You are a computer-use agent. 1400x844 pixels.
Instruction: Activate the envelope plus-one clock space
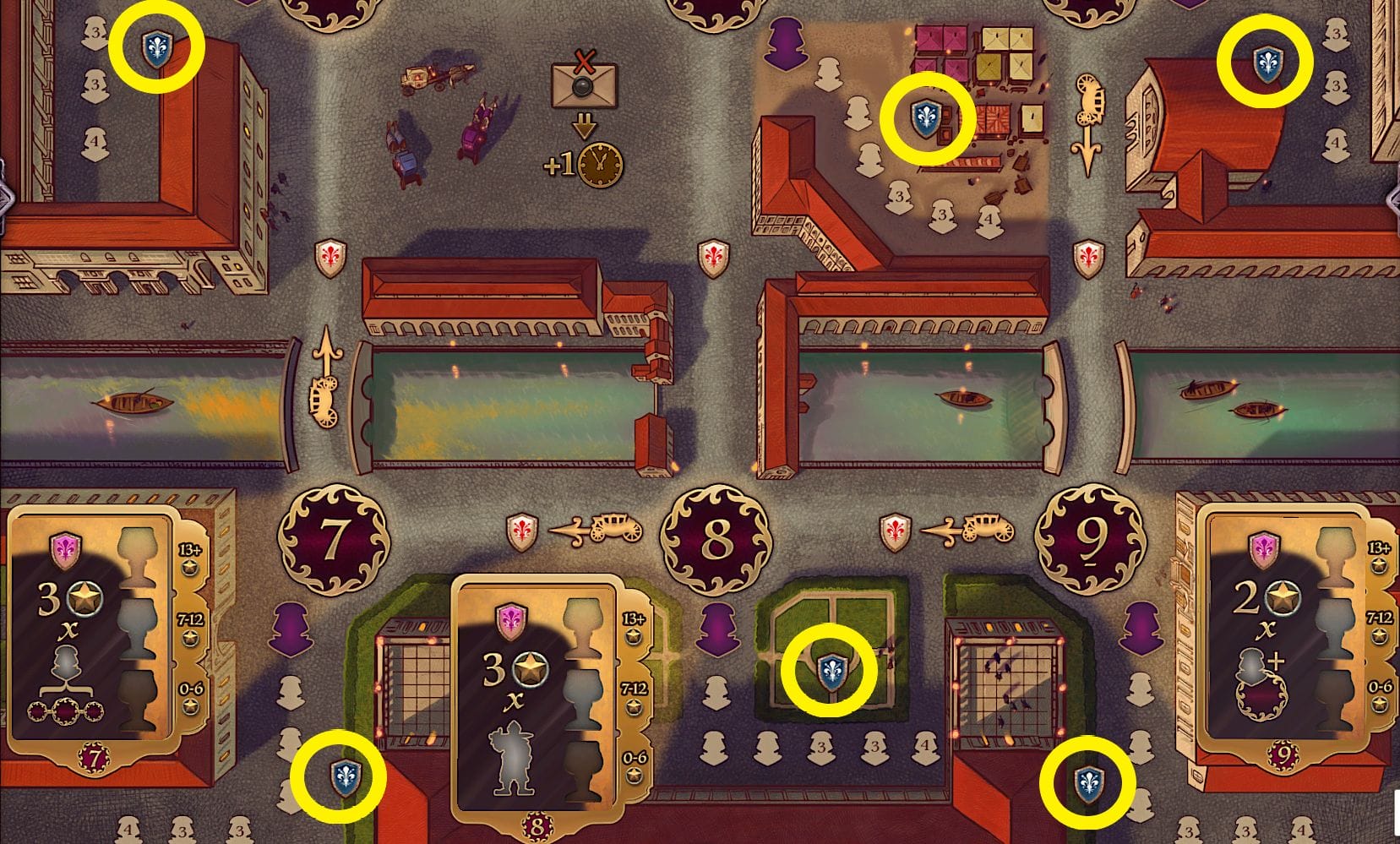point(585,118)
